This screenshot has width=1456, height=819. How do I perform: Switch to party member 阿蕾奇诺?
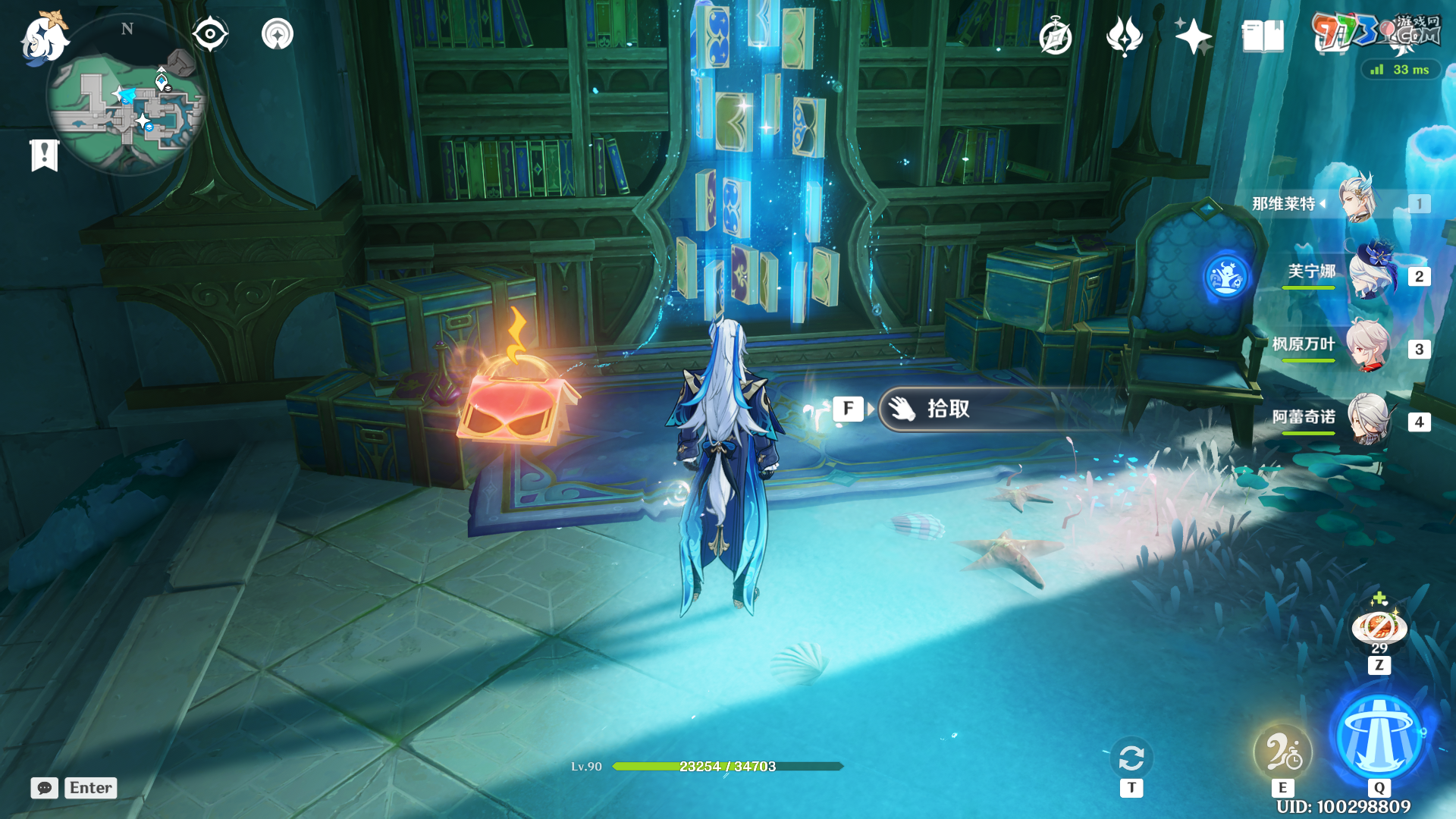pos(1369,419)
